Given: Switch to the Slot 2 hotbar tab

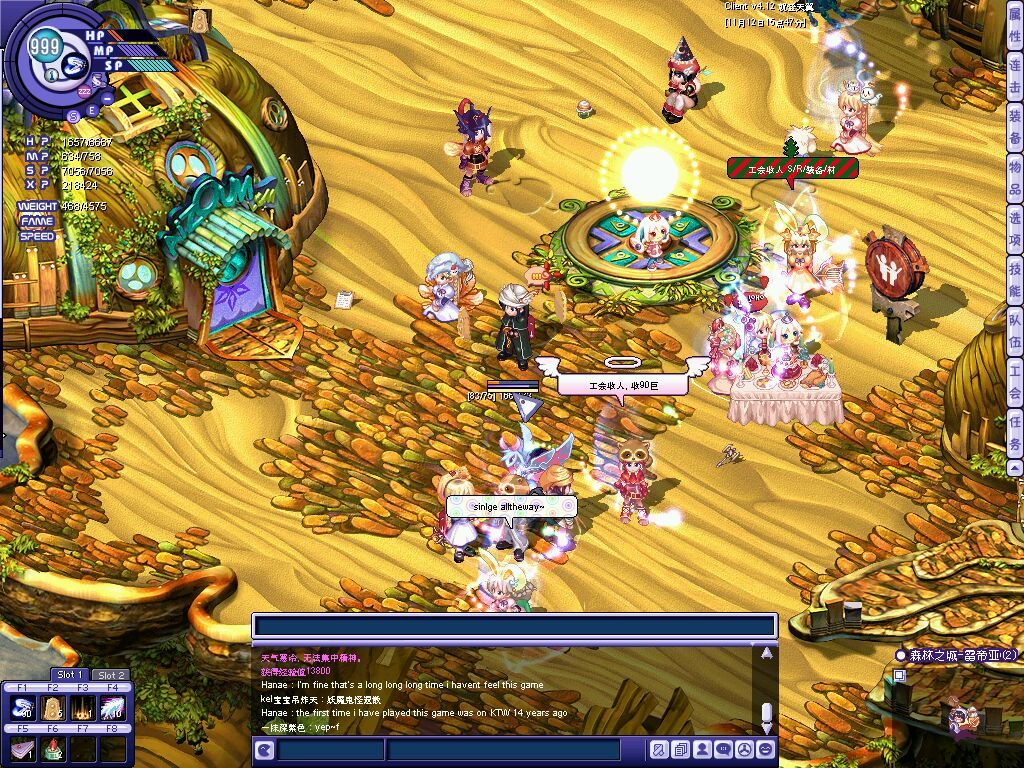Looking at the screenshot, I should (x=111, y=675).
